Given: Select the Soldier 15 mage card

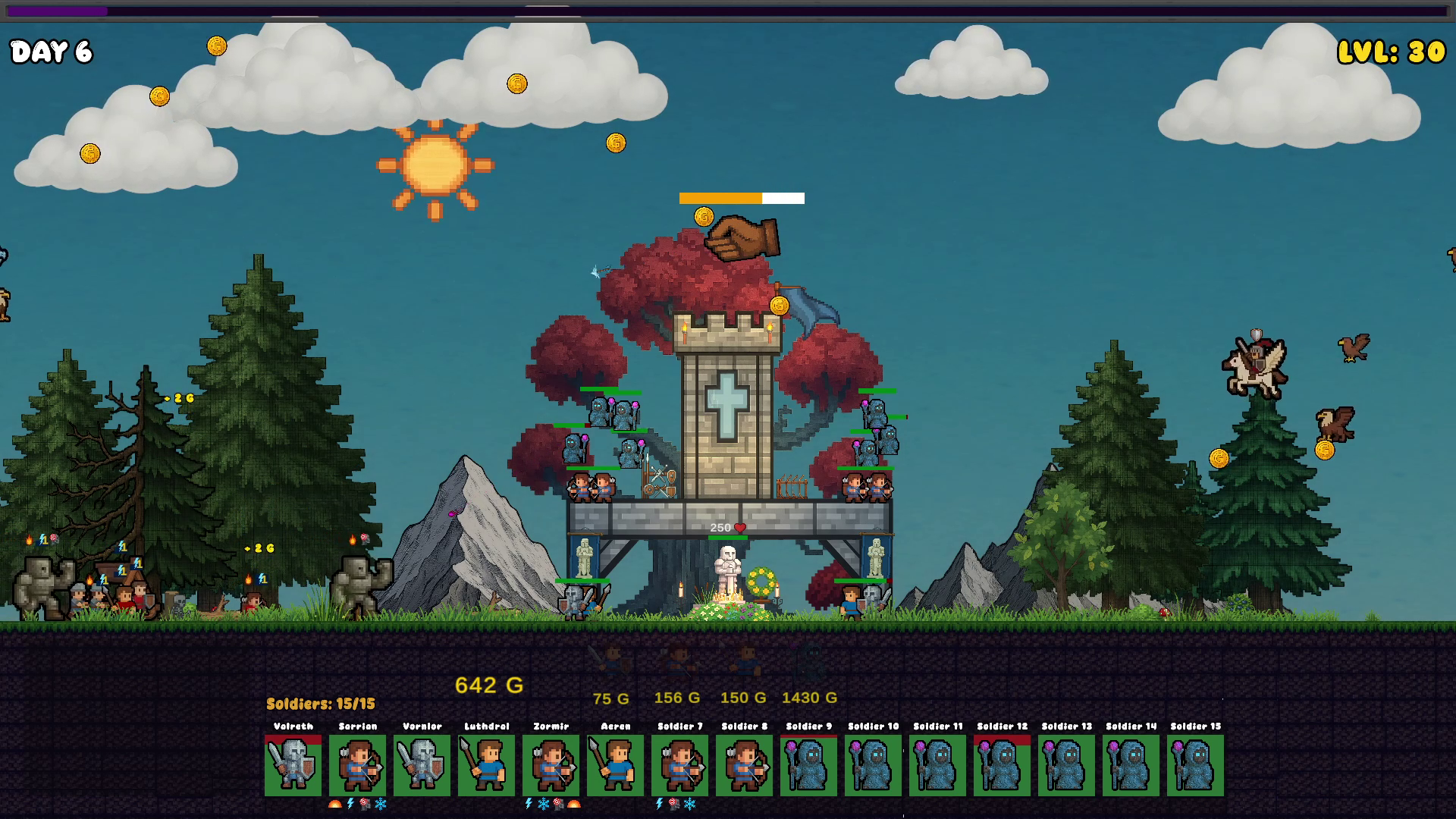Looking at the screenshot, I should coord(1196,764).
